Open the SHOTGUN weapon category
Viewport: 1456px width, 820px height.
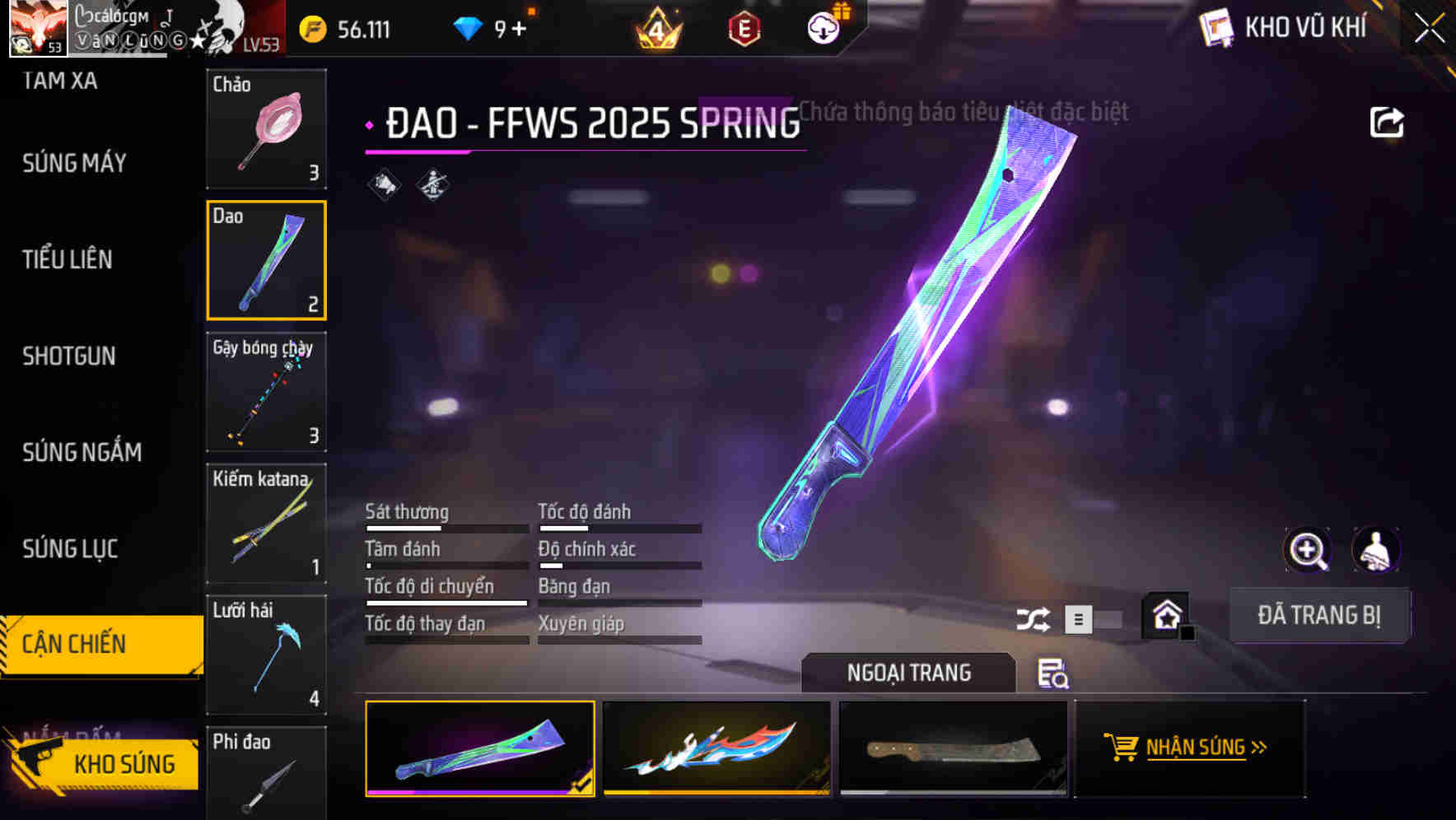click(69, 356)
